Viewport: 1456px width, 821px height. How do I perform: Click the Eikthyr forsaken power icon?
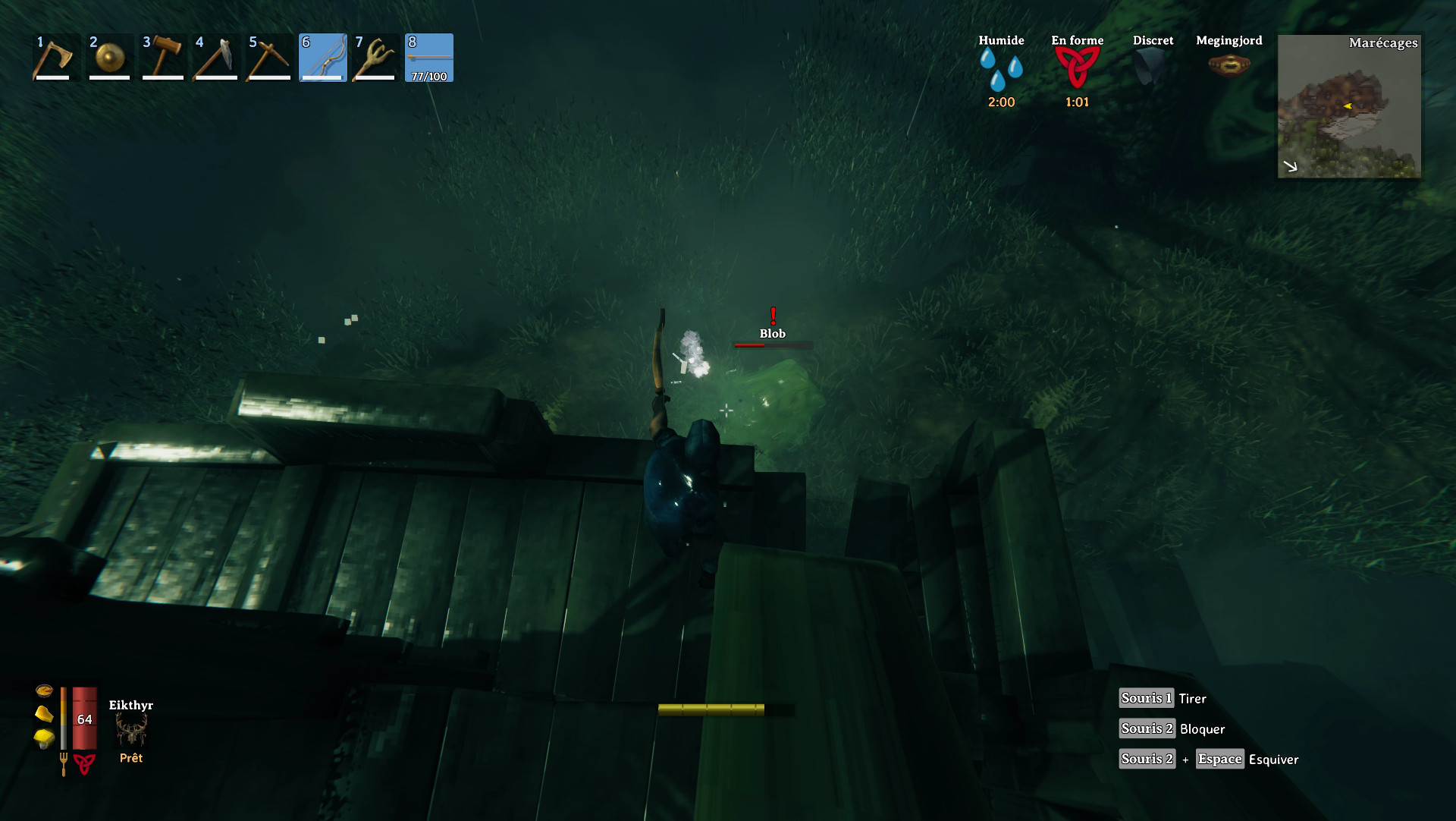pyautogui.click(x=130, y=731)
